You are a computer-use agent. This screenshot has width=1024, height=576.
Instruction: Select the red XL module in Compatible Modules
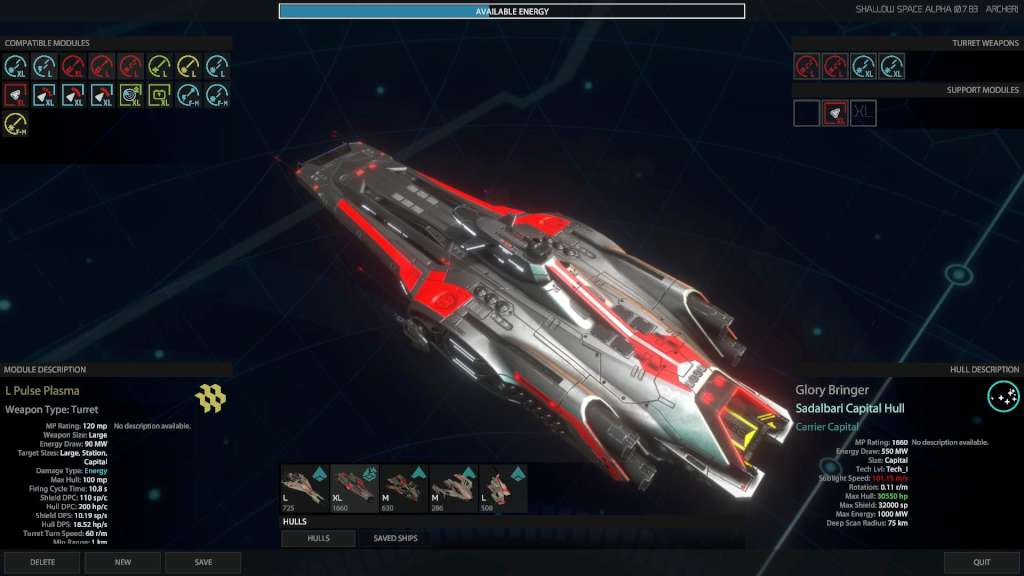click(15, 95)
